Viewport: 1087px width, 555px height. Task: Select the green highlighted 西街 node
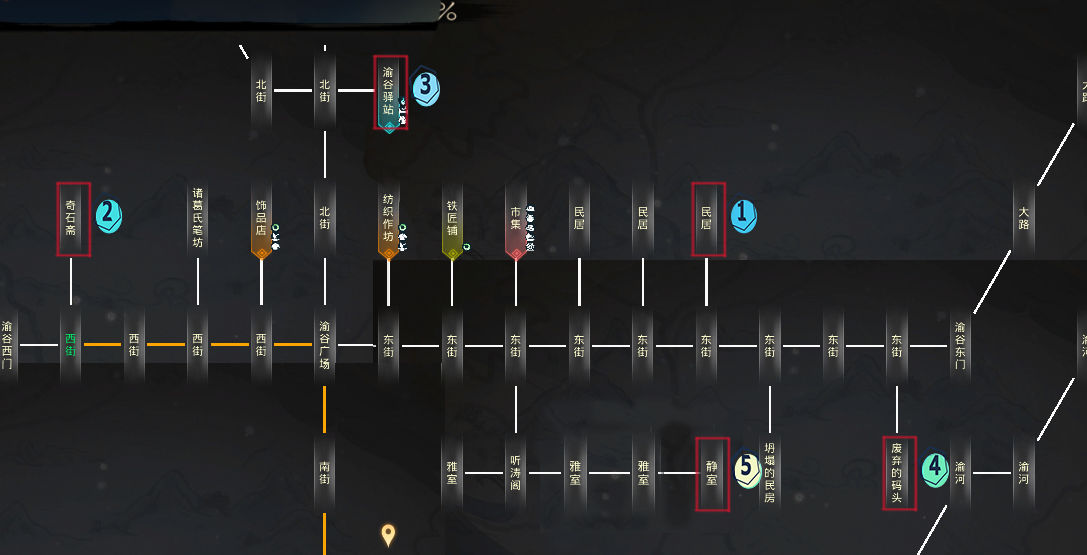71,345
